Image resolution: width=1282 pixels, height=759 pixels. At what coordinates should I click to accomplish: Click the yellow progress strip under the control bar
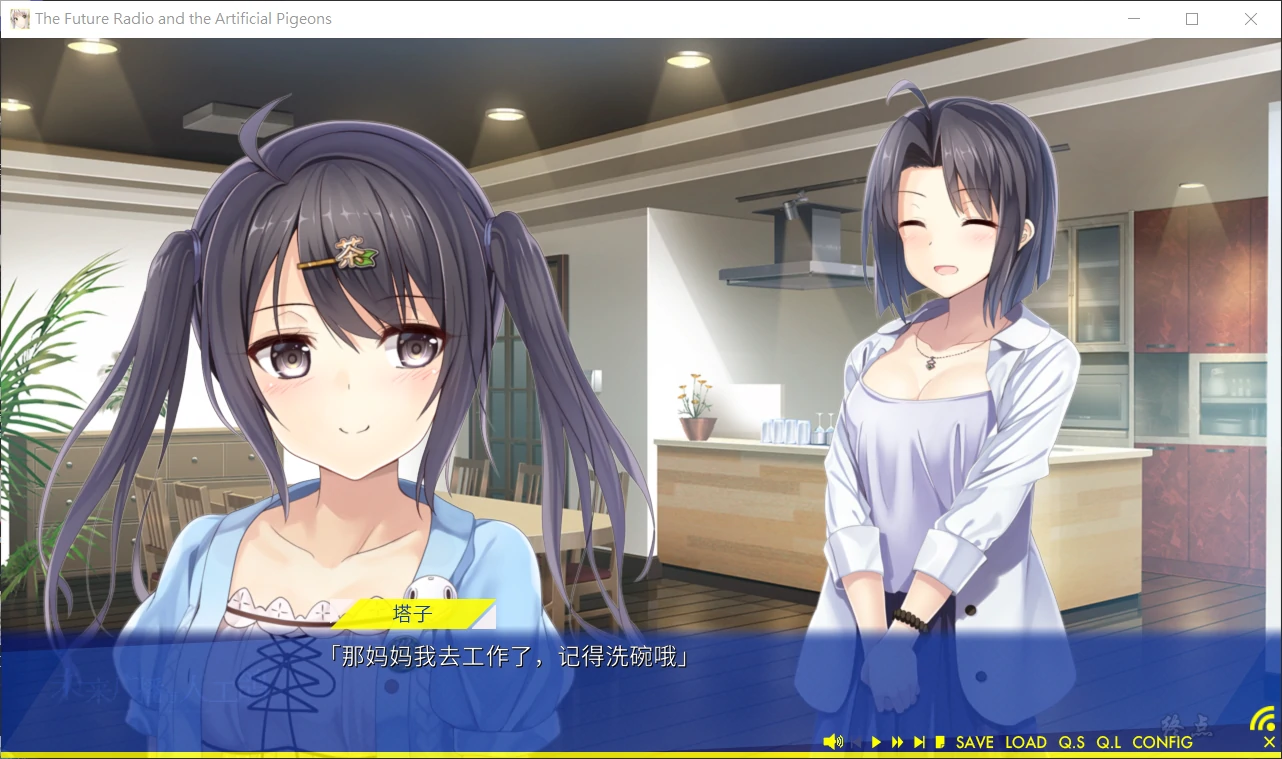(640, 754)
